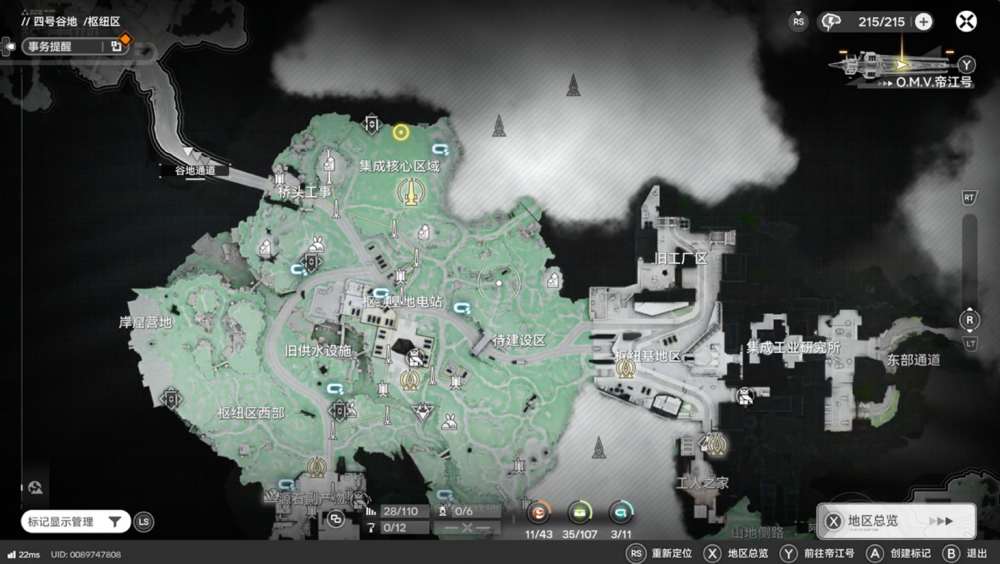
Task: Select the 枢纽基地区 golden marker
Action: (627, 369)
